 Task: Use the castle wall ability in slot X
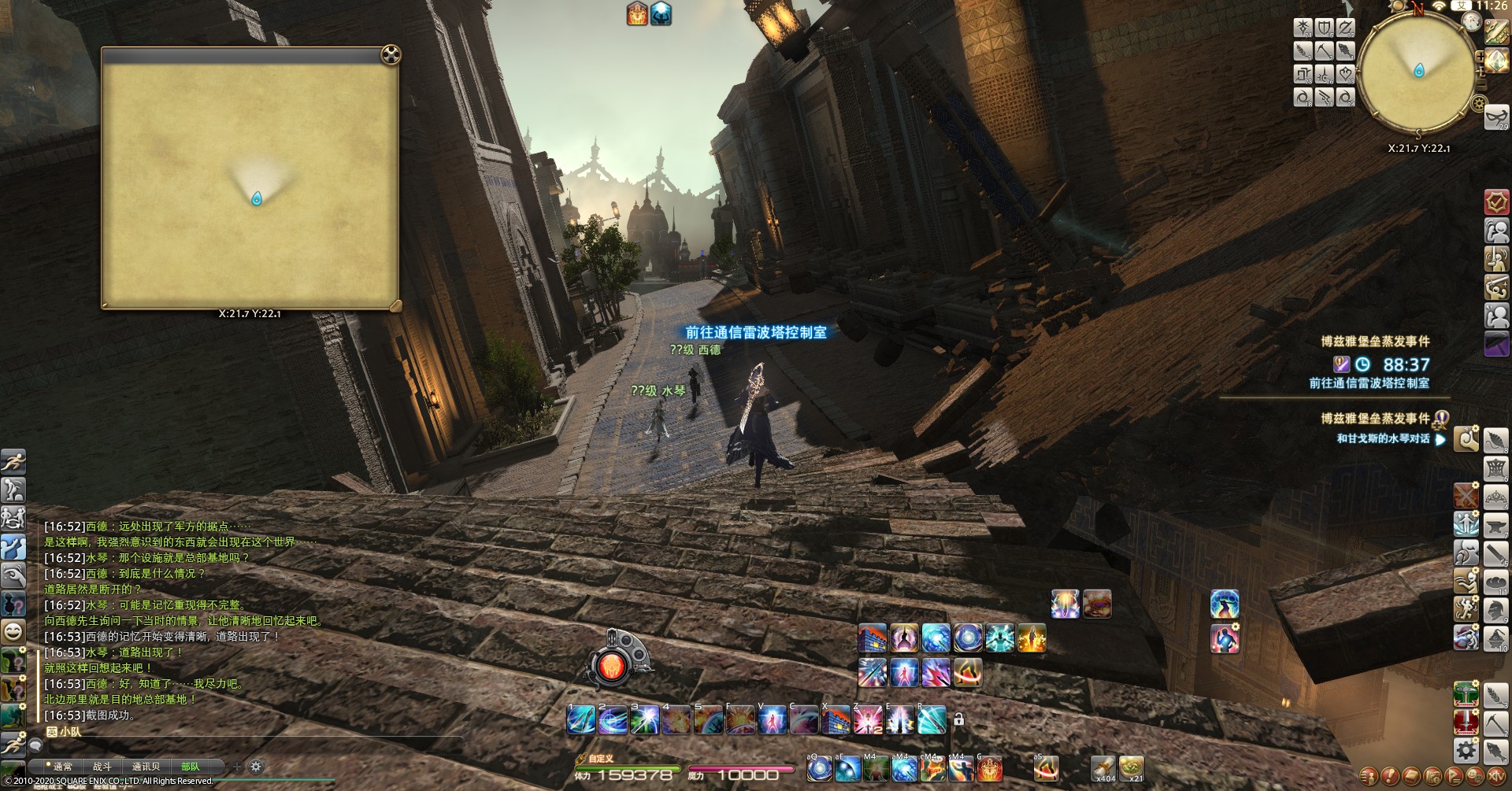(x=836, y=719)
